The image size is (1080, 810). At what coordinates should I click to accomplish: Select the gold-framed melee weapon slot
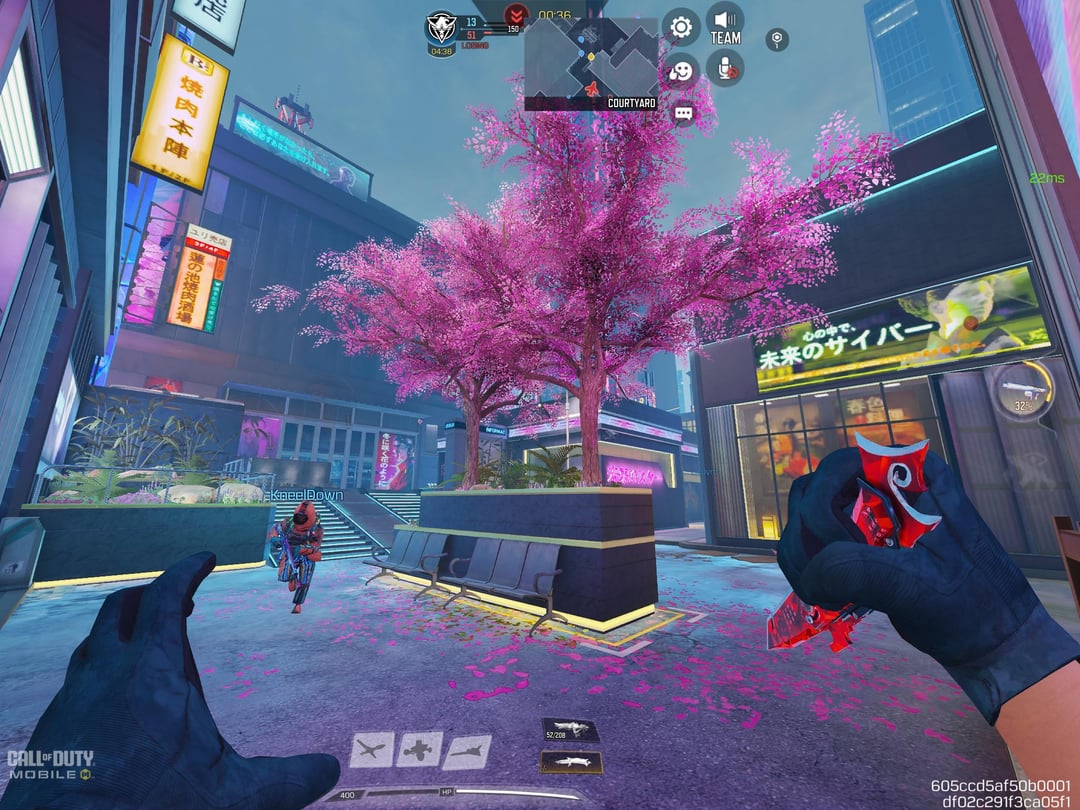571,762
